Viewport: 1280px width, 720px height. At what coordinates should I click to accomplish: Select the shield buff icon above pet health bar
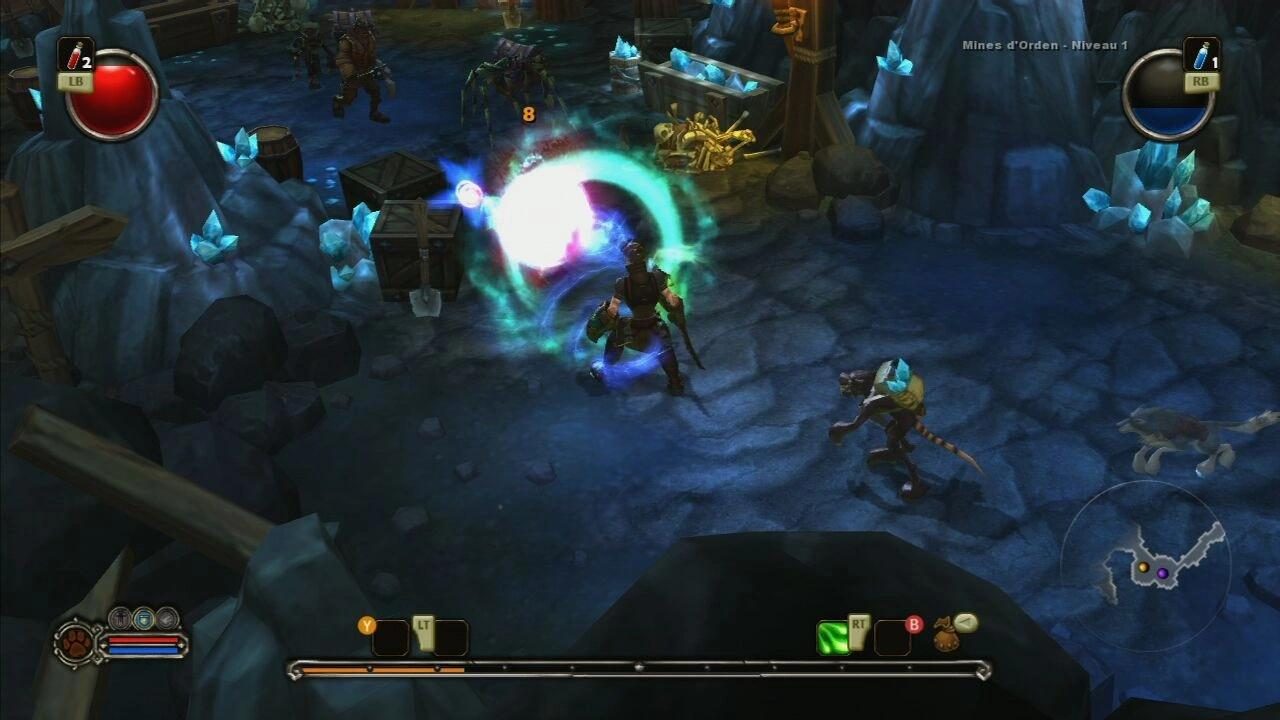click(143, 619)
